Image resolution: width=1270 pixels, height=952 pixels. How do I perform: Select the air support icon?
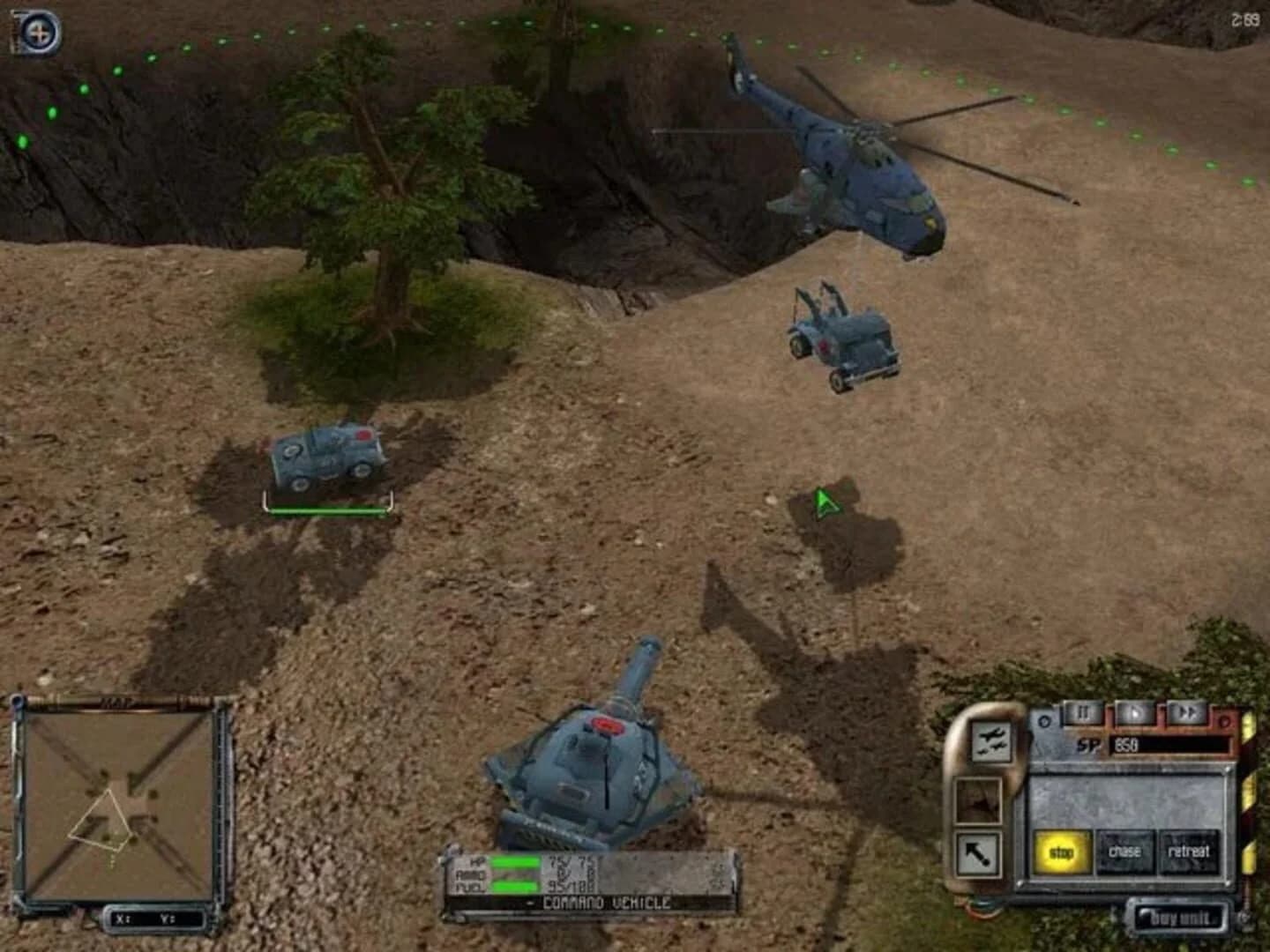pyautogui.click(x=991, y=741)
